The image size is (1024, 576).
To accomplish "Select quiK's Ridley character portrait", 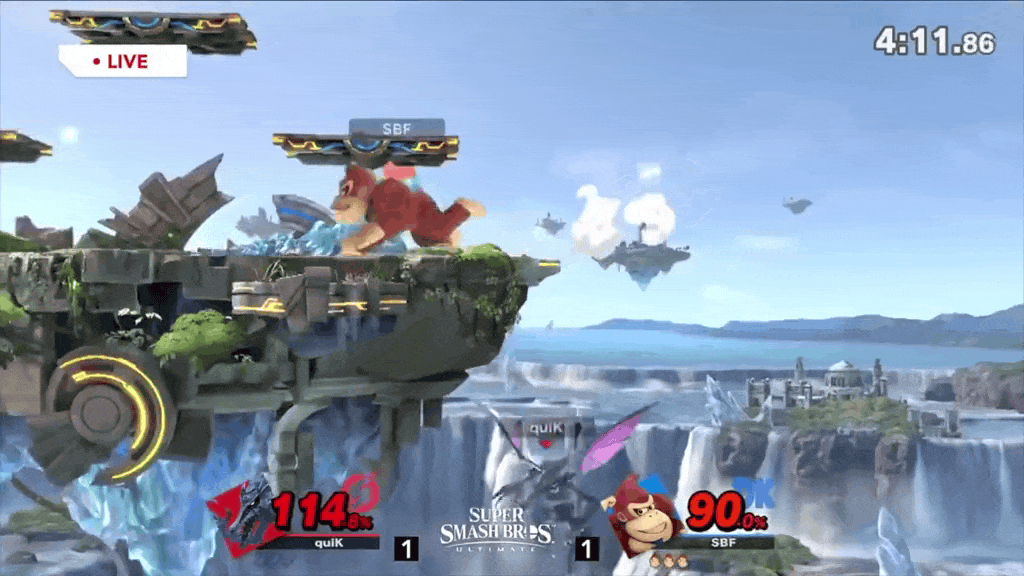I will [x=240, y=515].
